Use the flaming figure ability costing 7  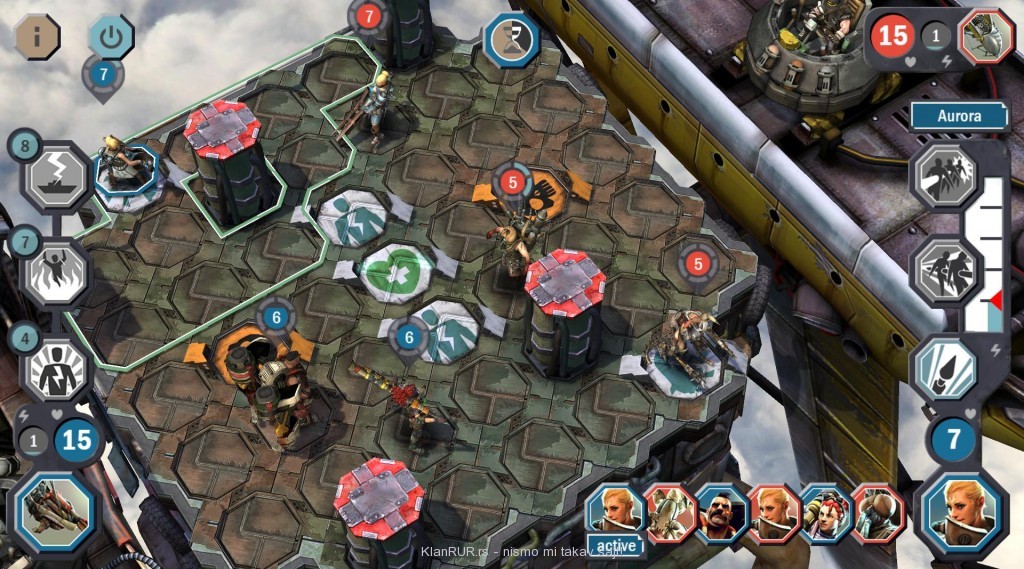pos(56,270)
